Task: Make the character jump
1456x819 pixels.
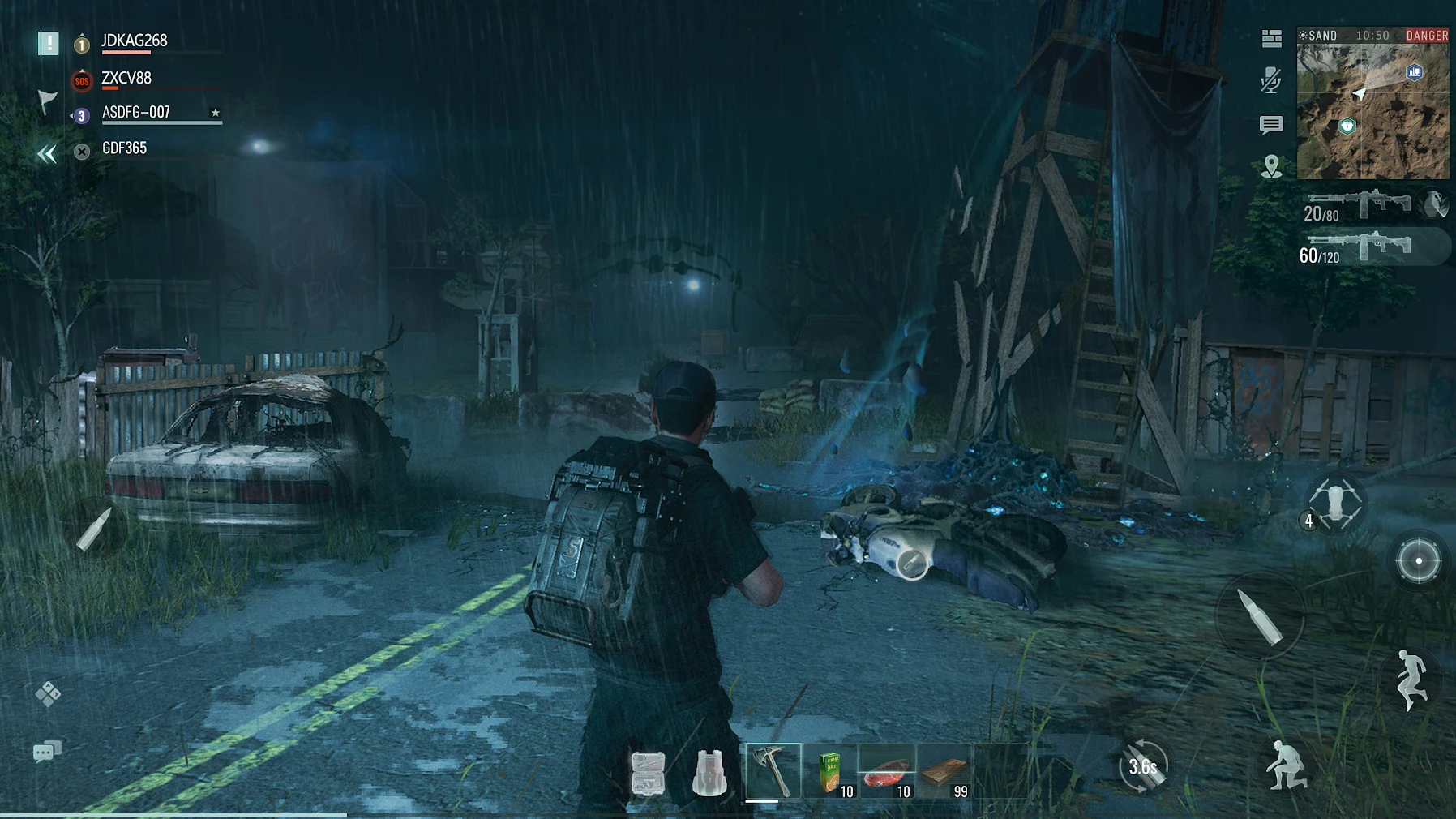Action: [x=1411, y=680]
